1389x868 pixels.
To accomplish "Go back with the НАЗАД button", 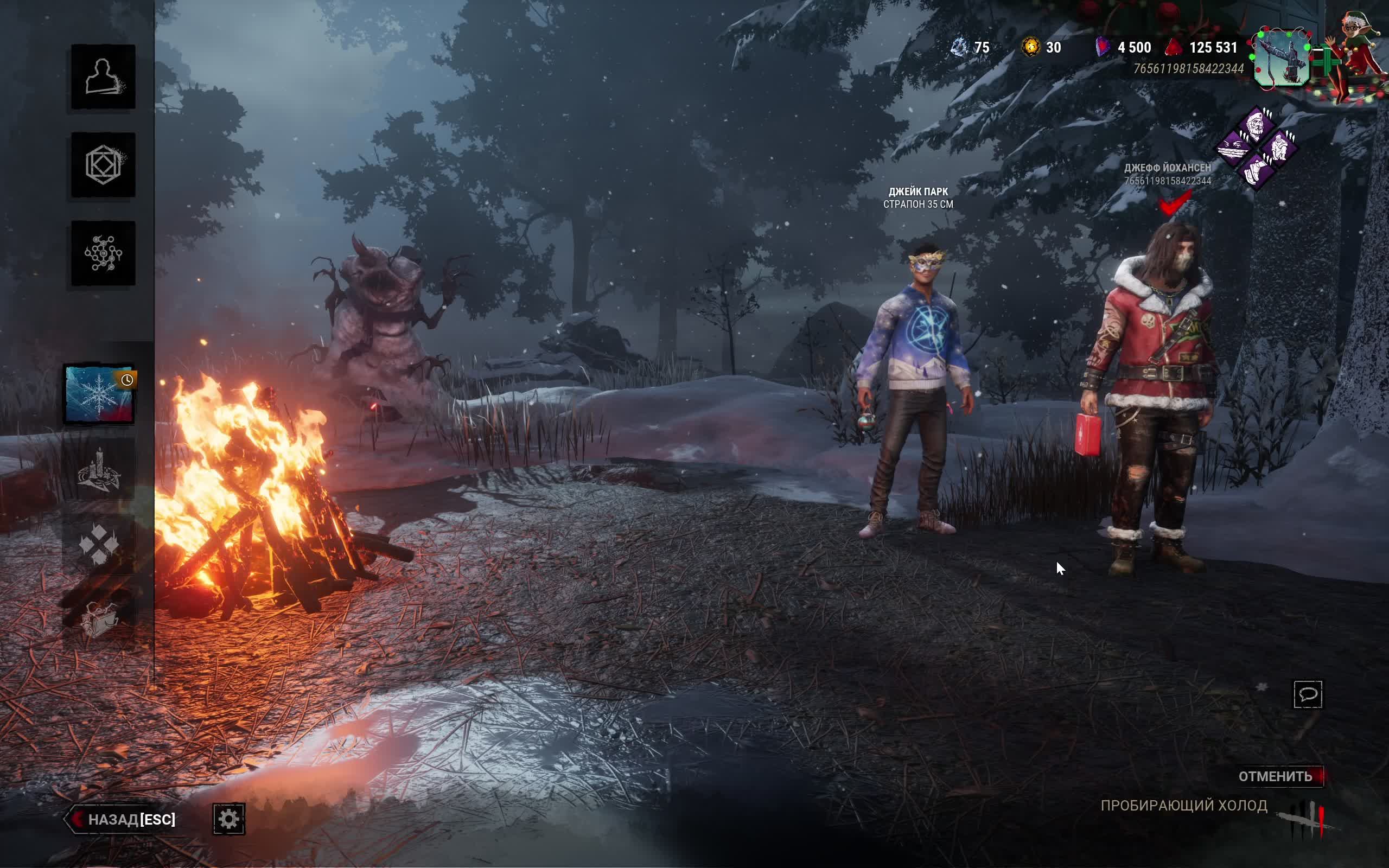I will point(123,819).
